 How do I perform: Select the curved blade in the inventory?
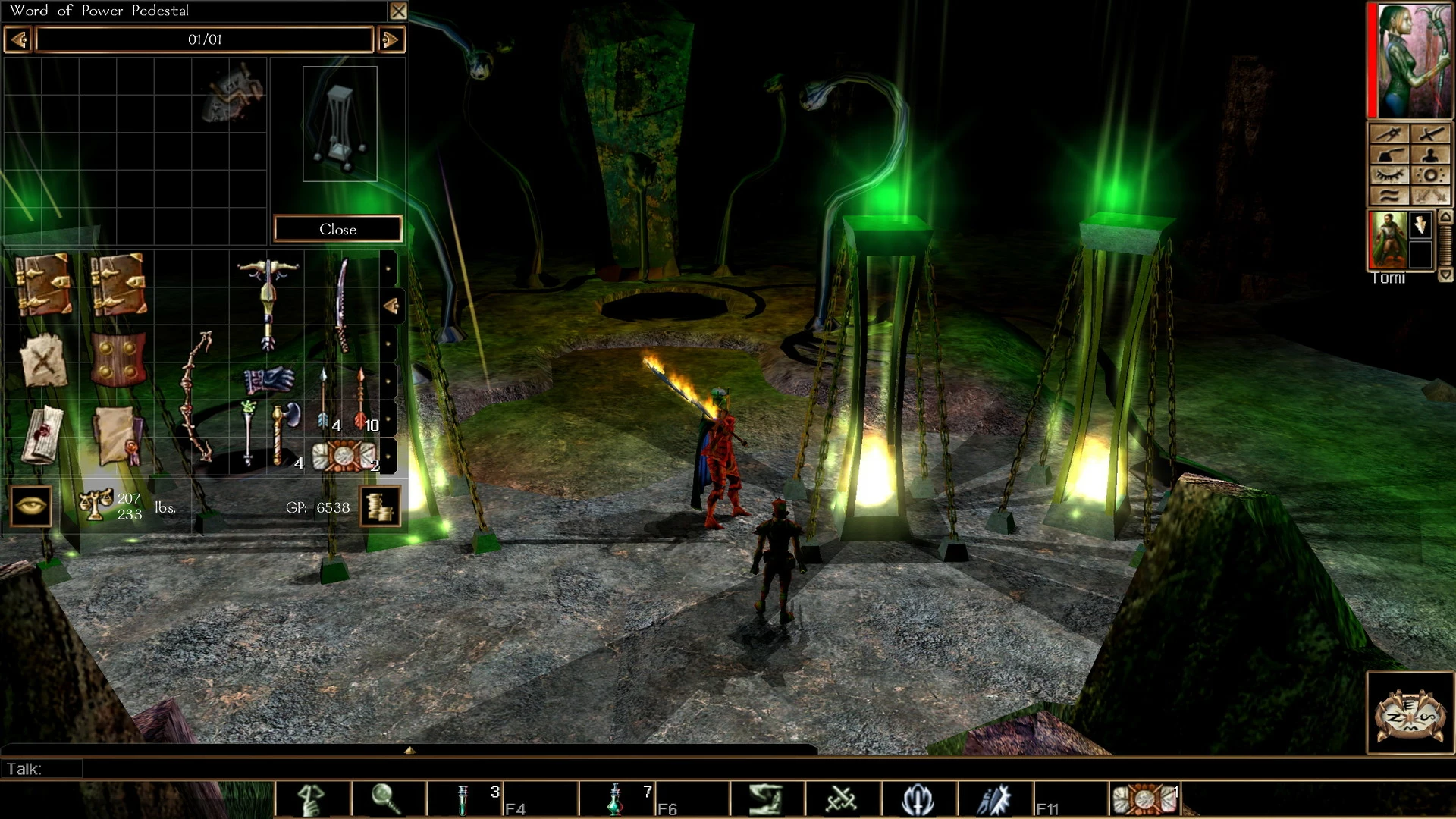click(342, 303)
